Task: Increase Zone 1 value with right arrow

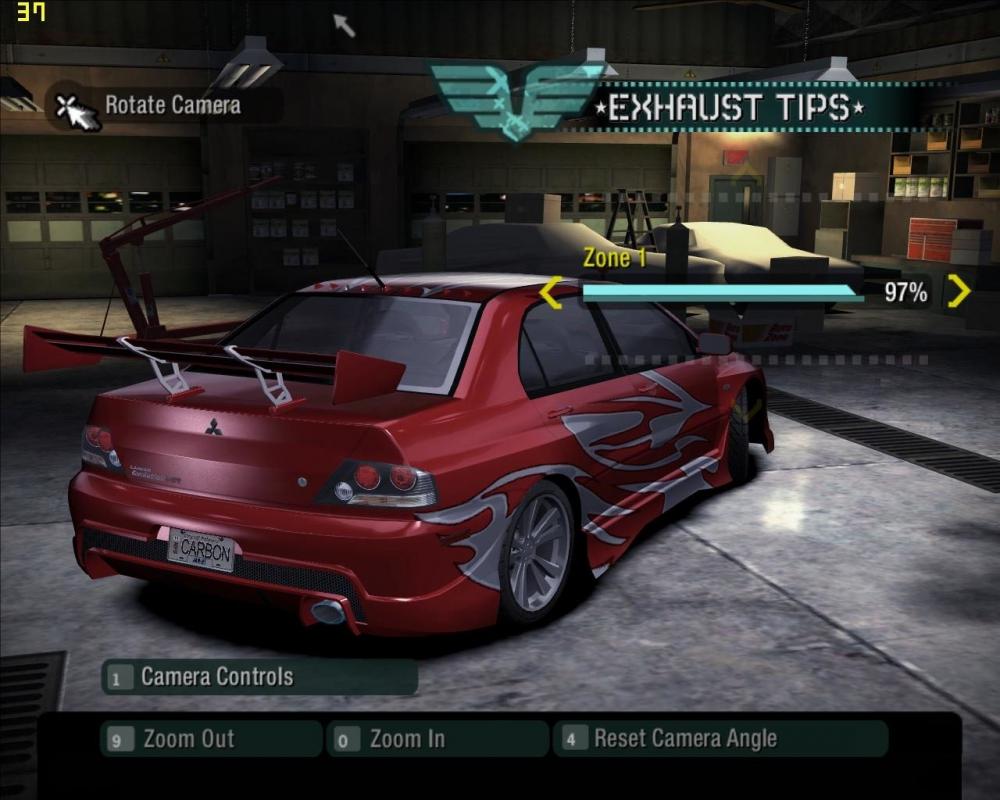Action: 958,292
